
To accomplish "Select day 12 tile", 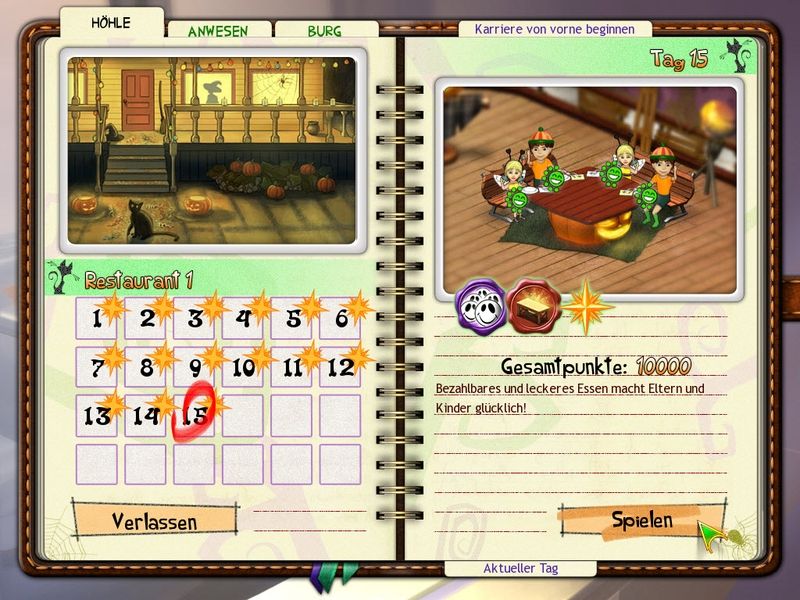I will [x=340, y=367].
